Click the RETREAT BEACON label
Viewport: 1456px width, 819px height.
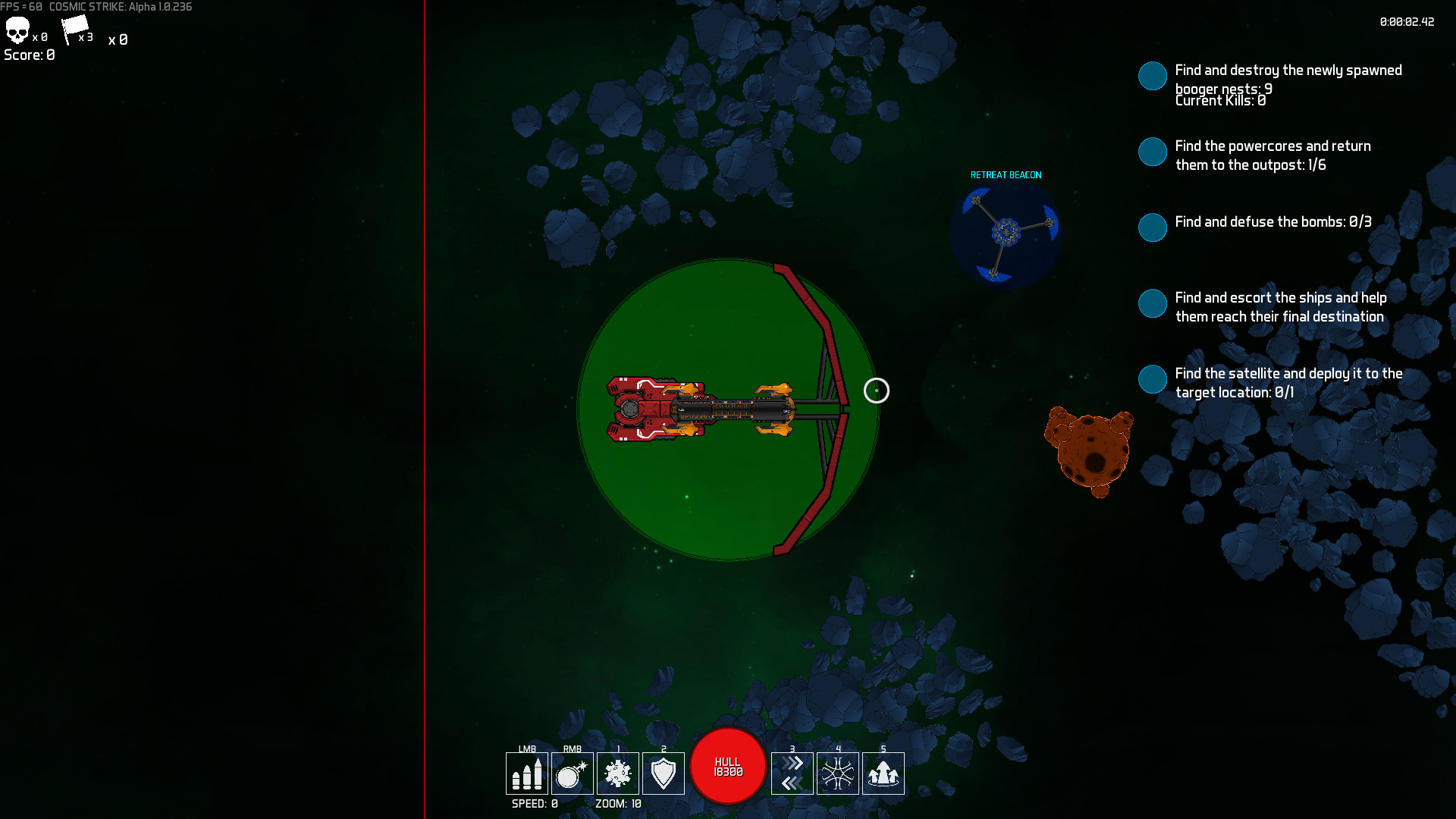pyautogui.click(x=1006, y=174)
